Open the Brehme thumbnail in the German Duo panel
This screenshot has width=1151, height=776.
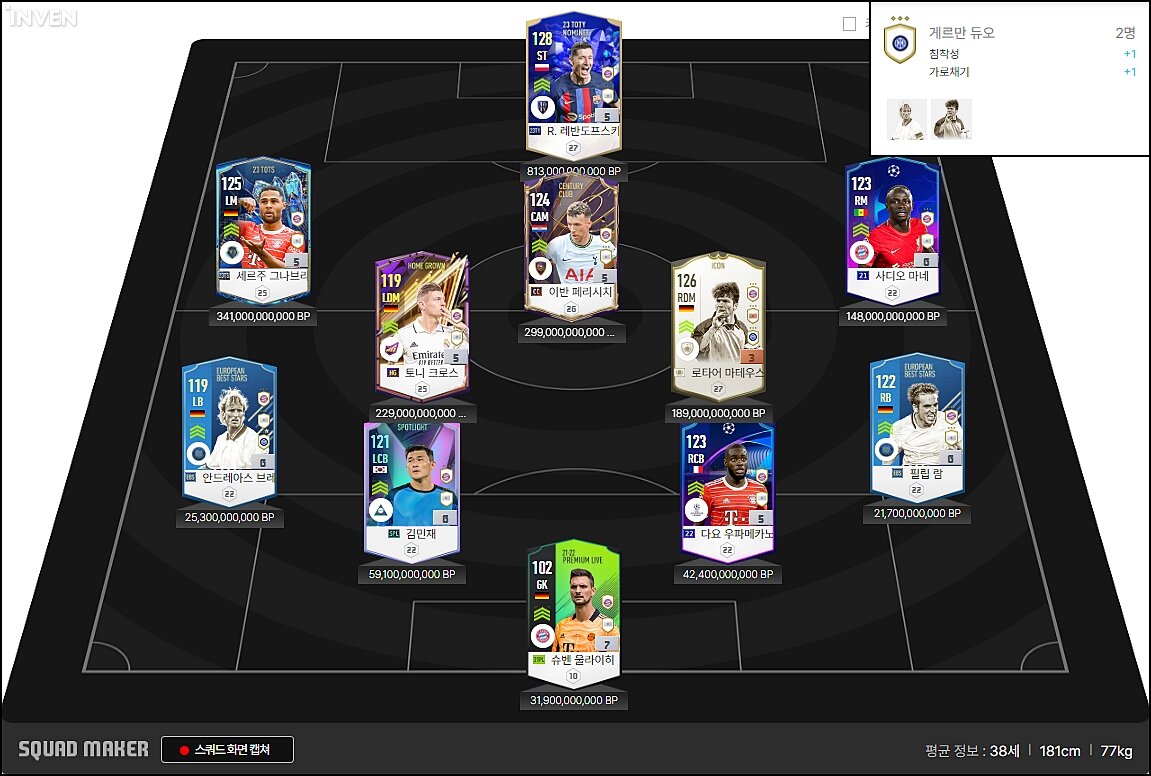907,119
